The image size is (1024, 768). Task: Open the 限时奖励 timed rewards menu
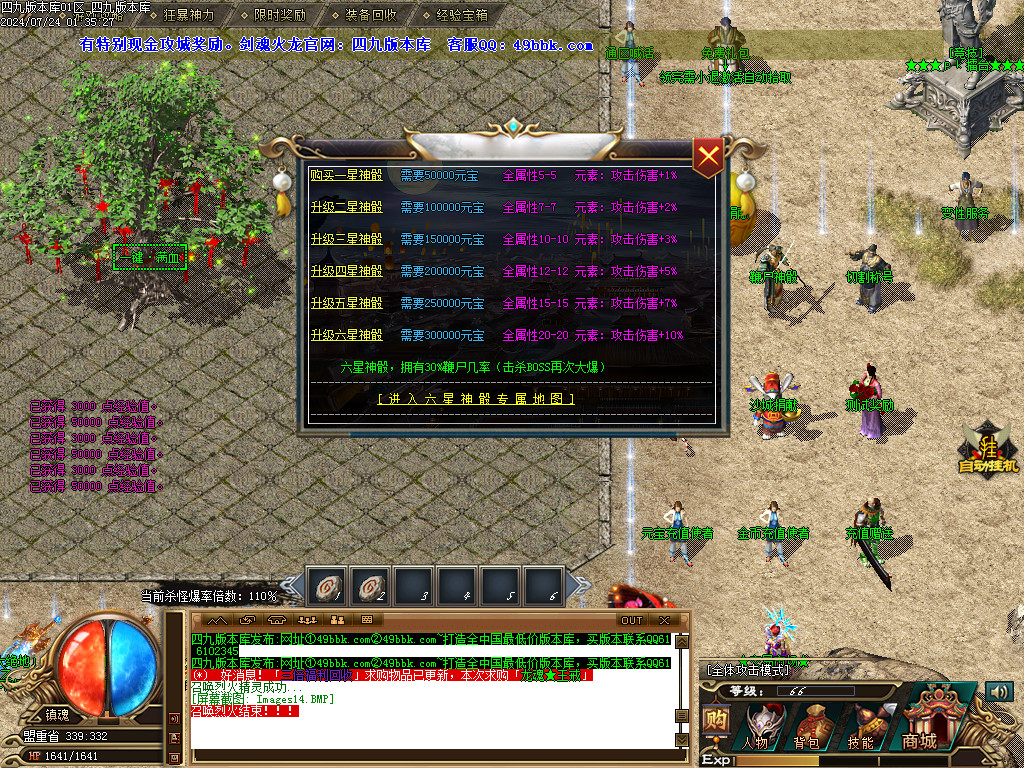point(280,15)
